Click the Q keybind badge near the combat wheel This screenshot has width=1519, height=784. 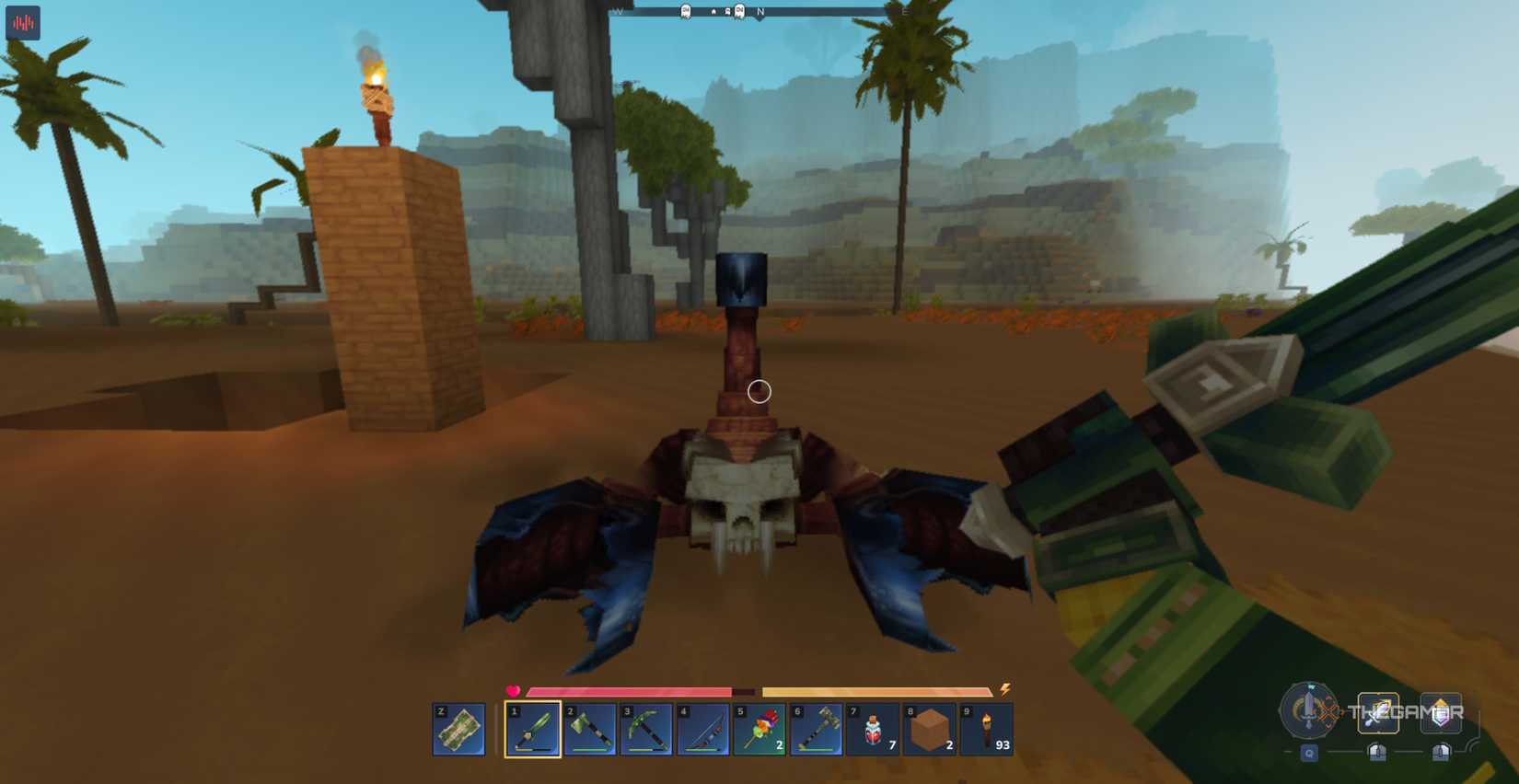1310,753
